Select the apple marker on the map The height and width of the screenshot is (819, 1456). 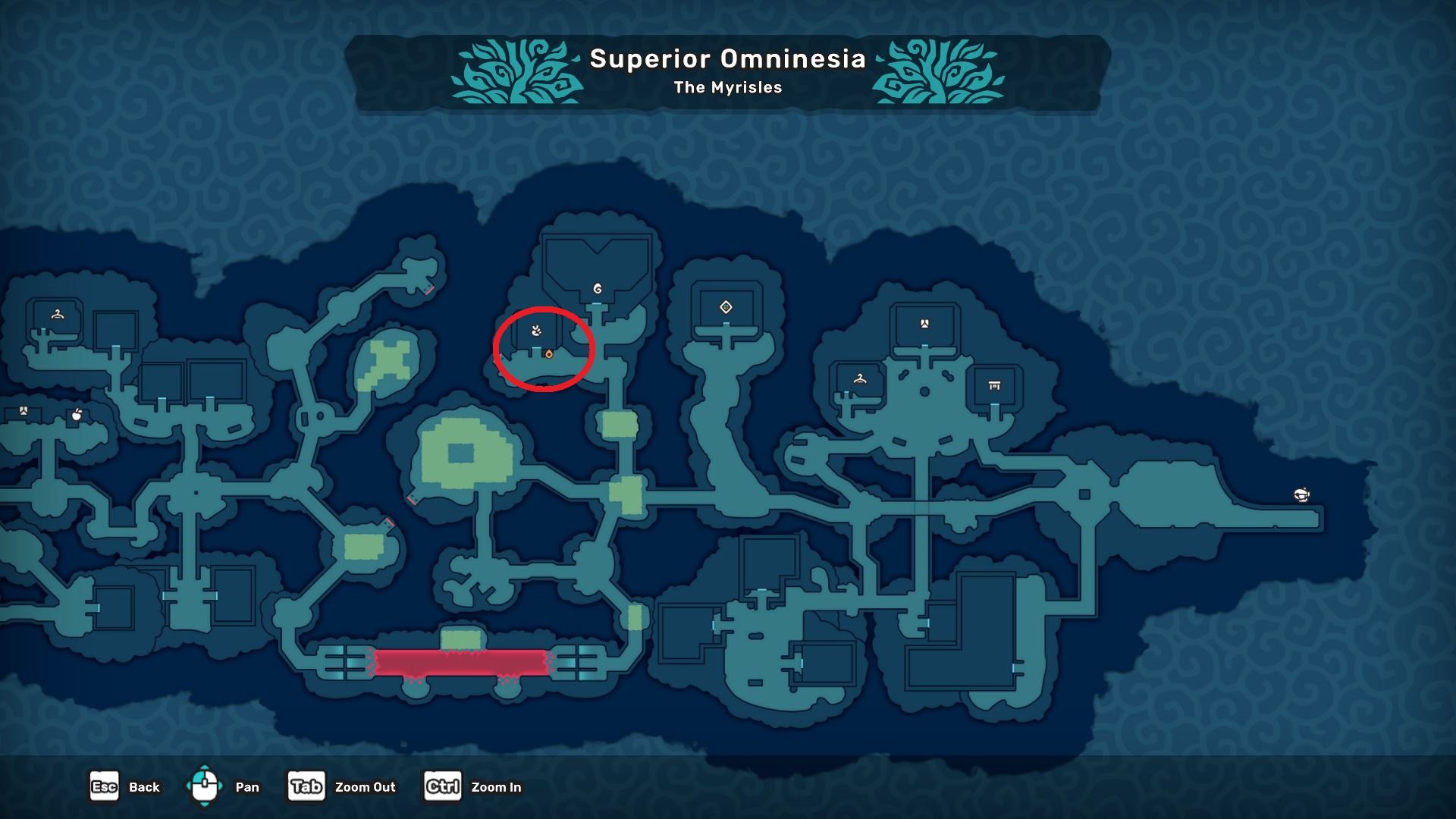pyautogui.click(x=77, y=415)
